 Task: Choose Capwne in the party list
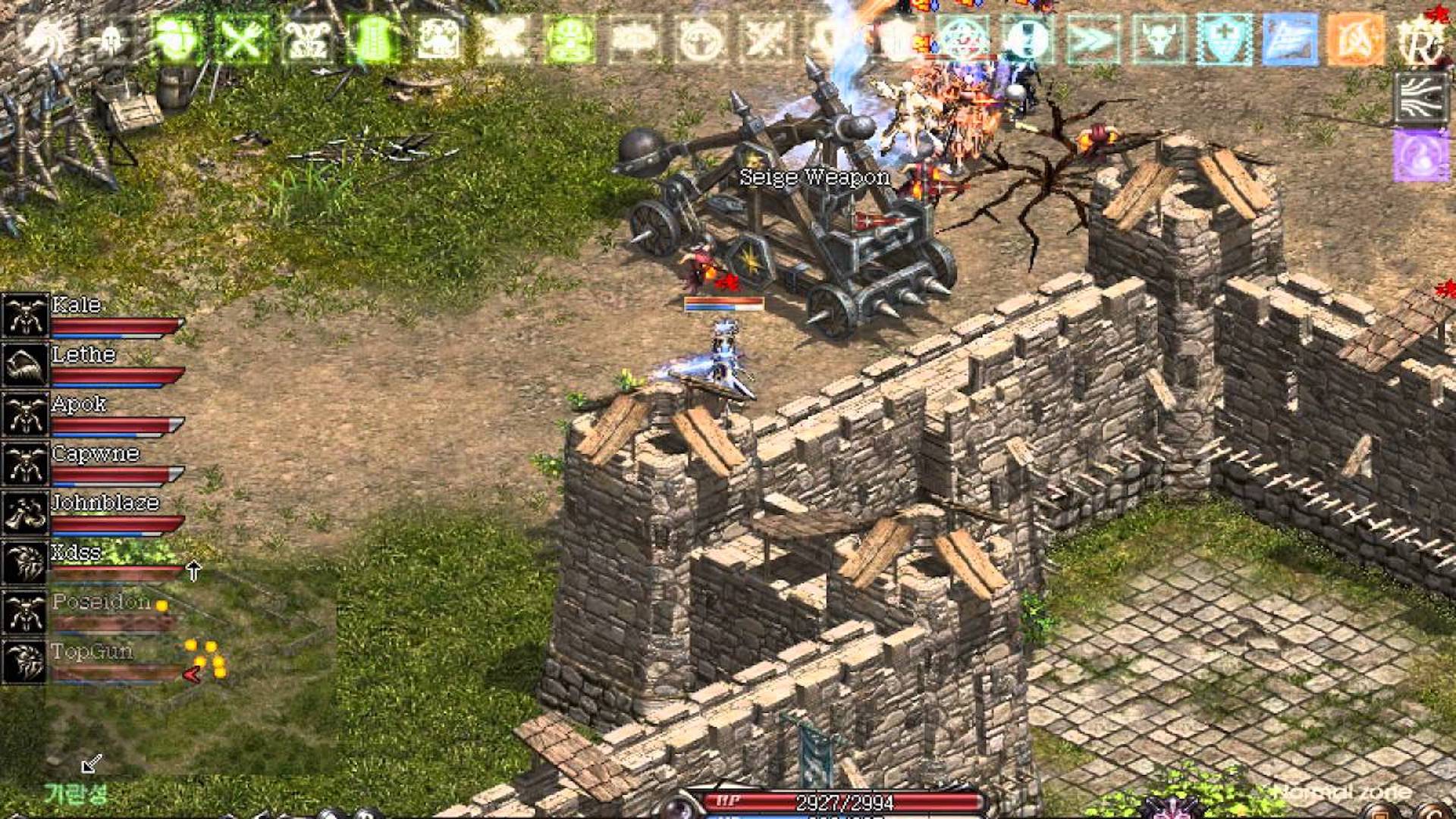coord(96,454)
